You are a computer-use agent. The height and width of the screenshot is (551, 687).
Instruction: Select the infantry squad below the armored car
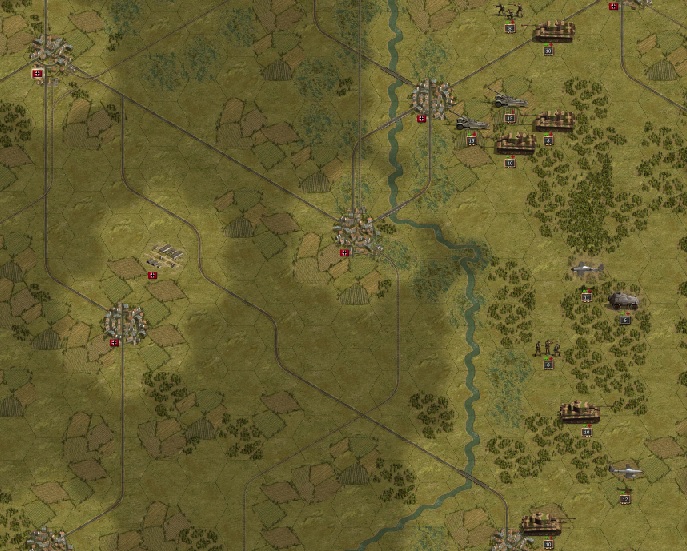[x=547, y=348]
